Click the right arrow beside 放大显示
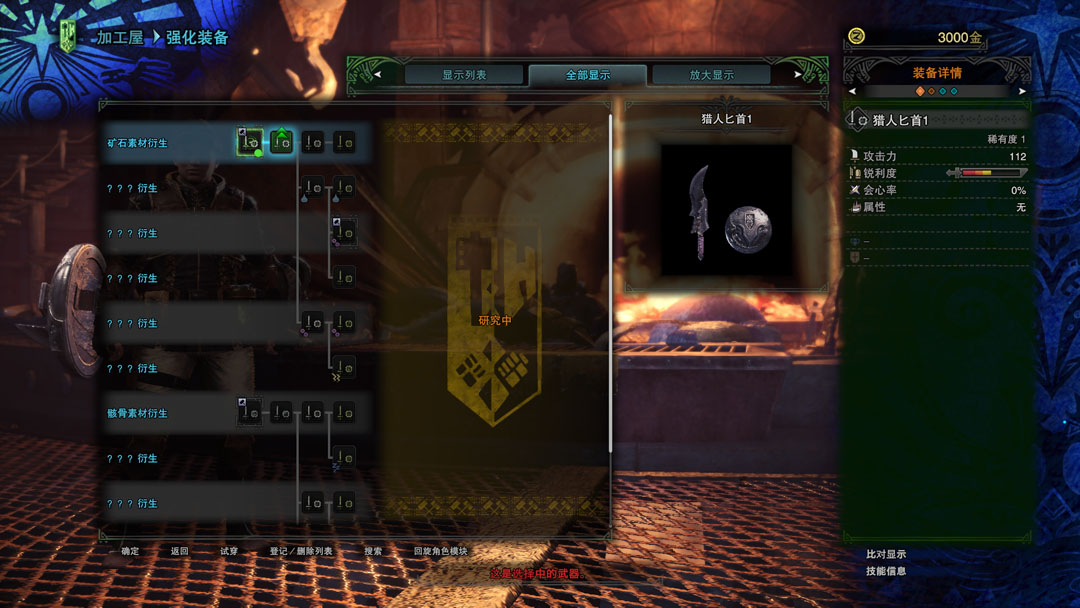The image size is (1080, 608). click(x=797, y=74)
